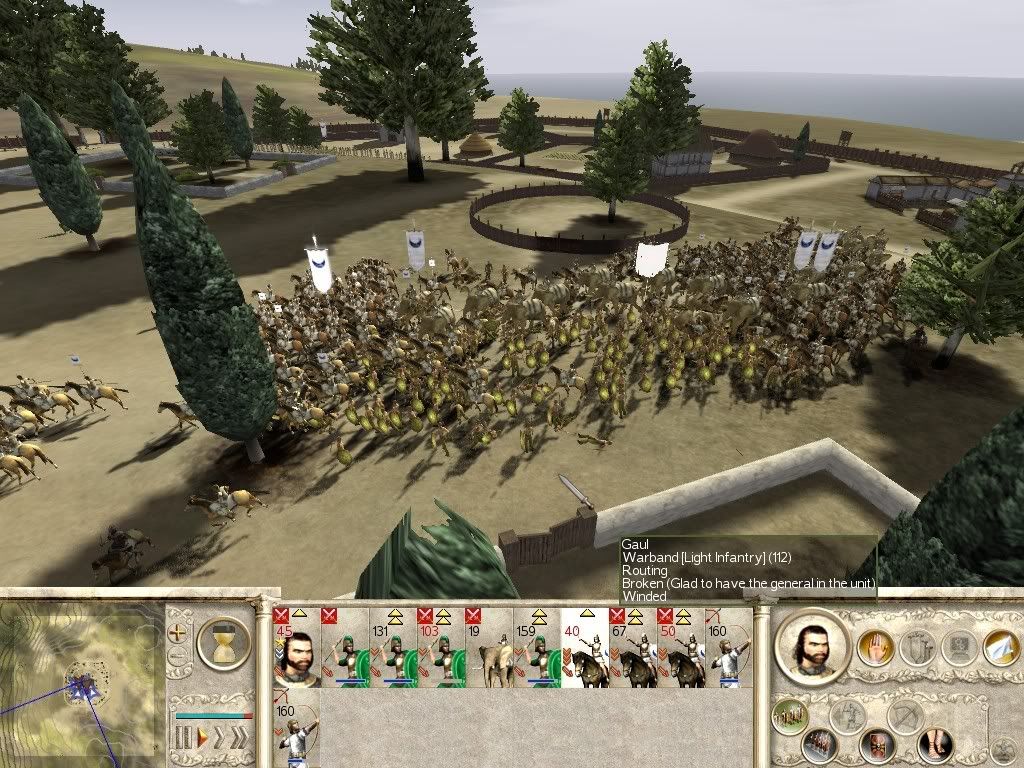
Task: Select the archer card in the second row
Action: [x=296, y=730]
